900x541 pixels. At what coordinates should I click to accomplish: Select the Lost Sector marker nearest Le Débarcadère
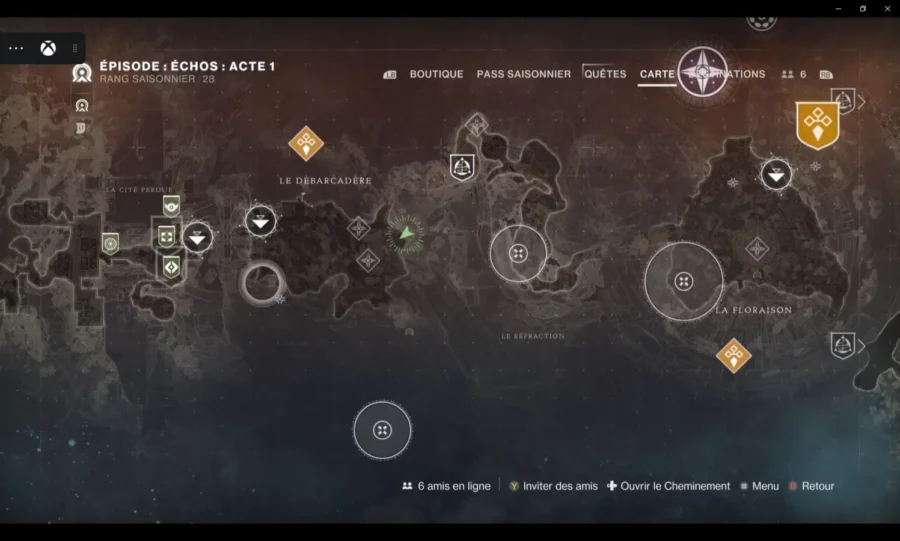click(461, 166)
